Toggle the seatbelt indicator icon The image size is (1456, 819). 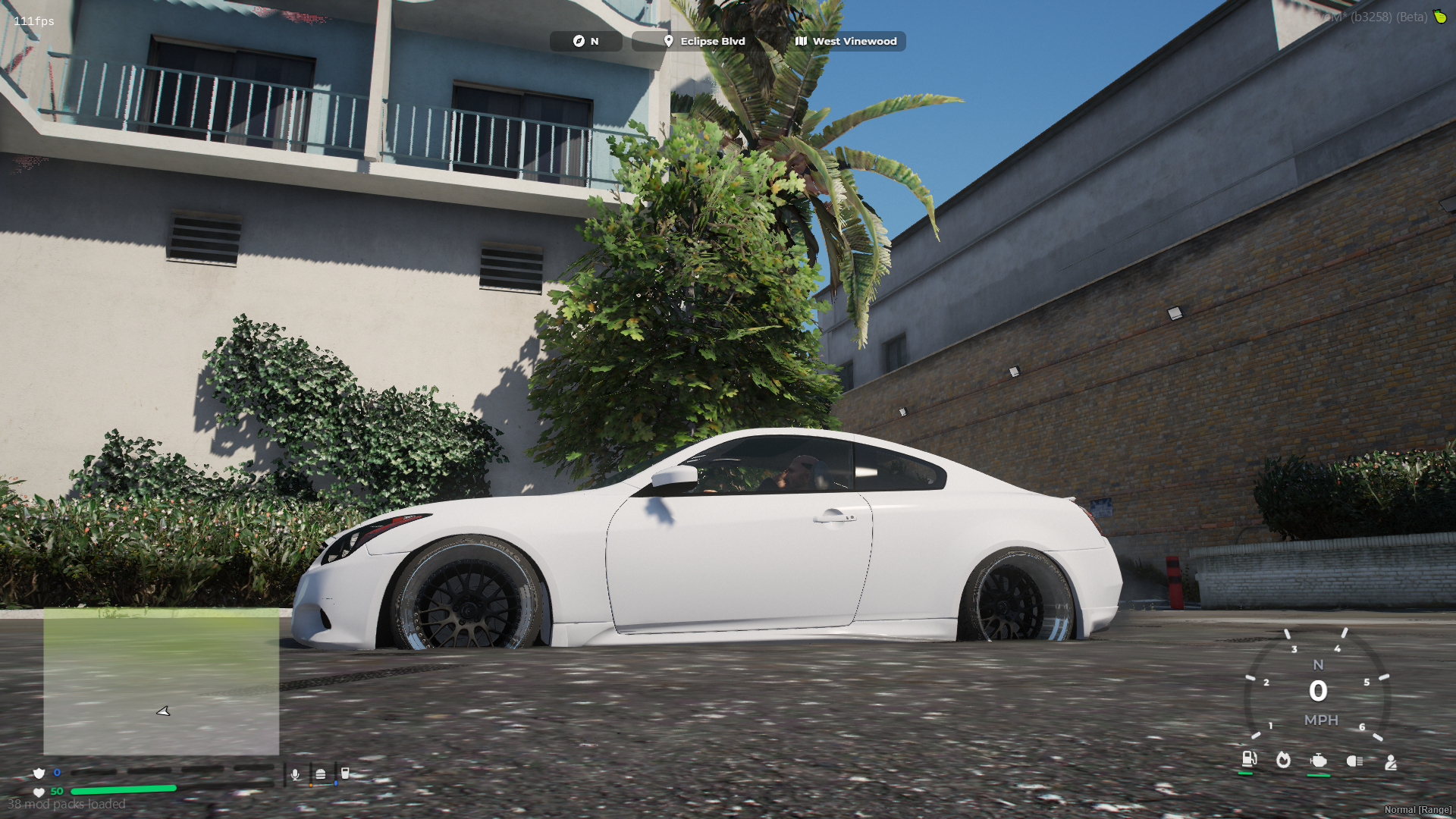point(1391,761)
